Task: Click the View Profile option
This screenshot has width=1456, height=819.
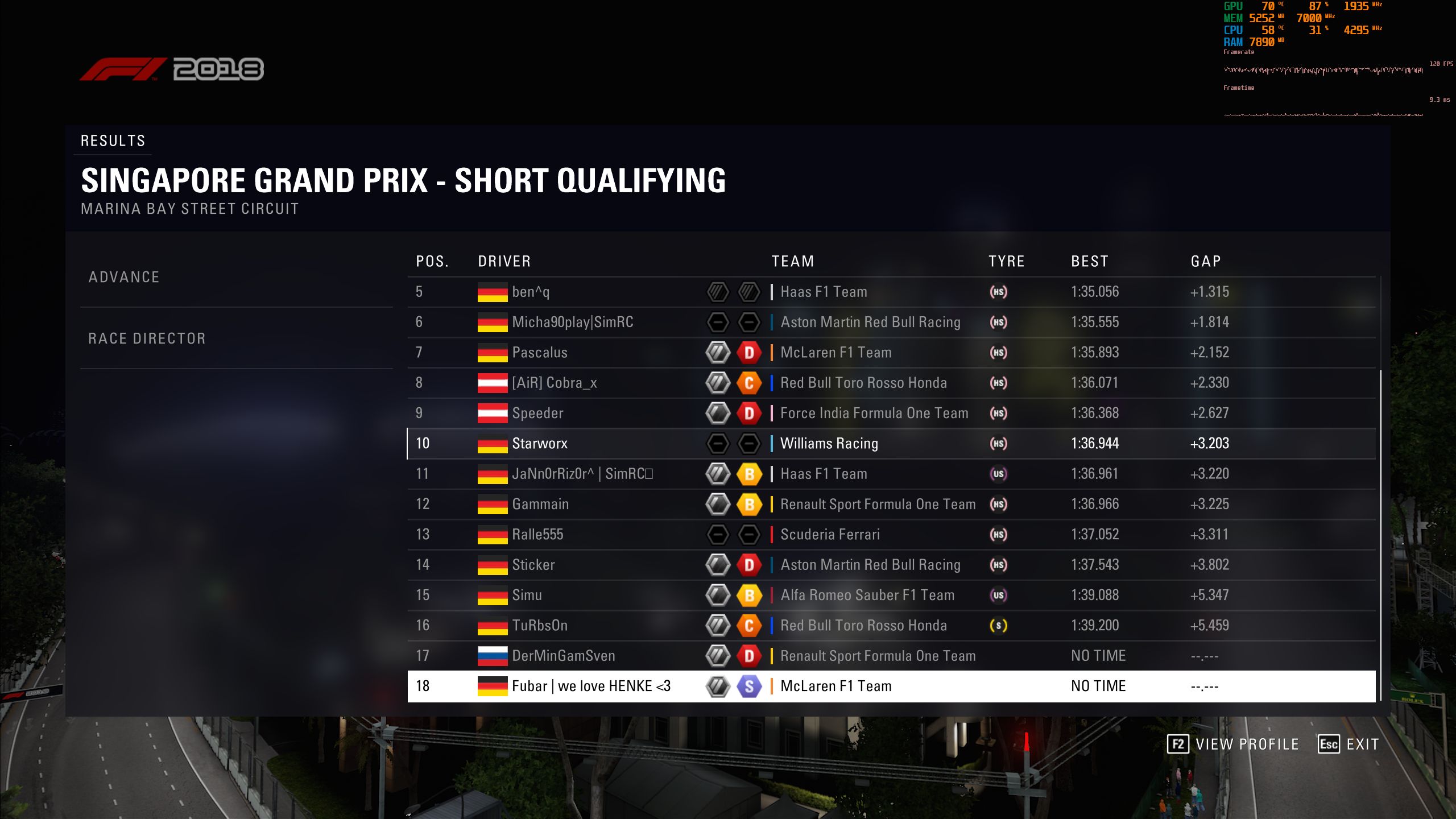Action: (x=1233, y=744)
